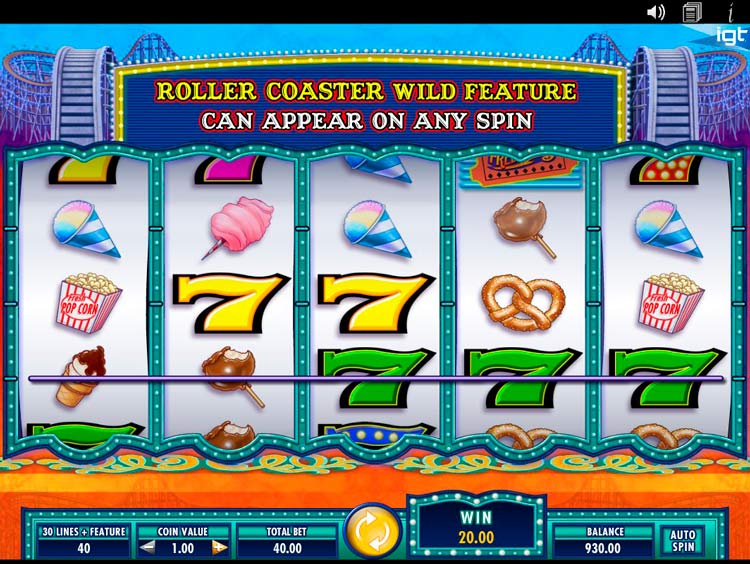Turn on Auto Spin
This screenshot has height=564, width=750.
(681, 541)
